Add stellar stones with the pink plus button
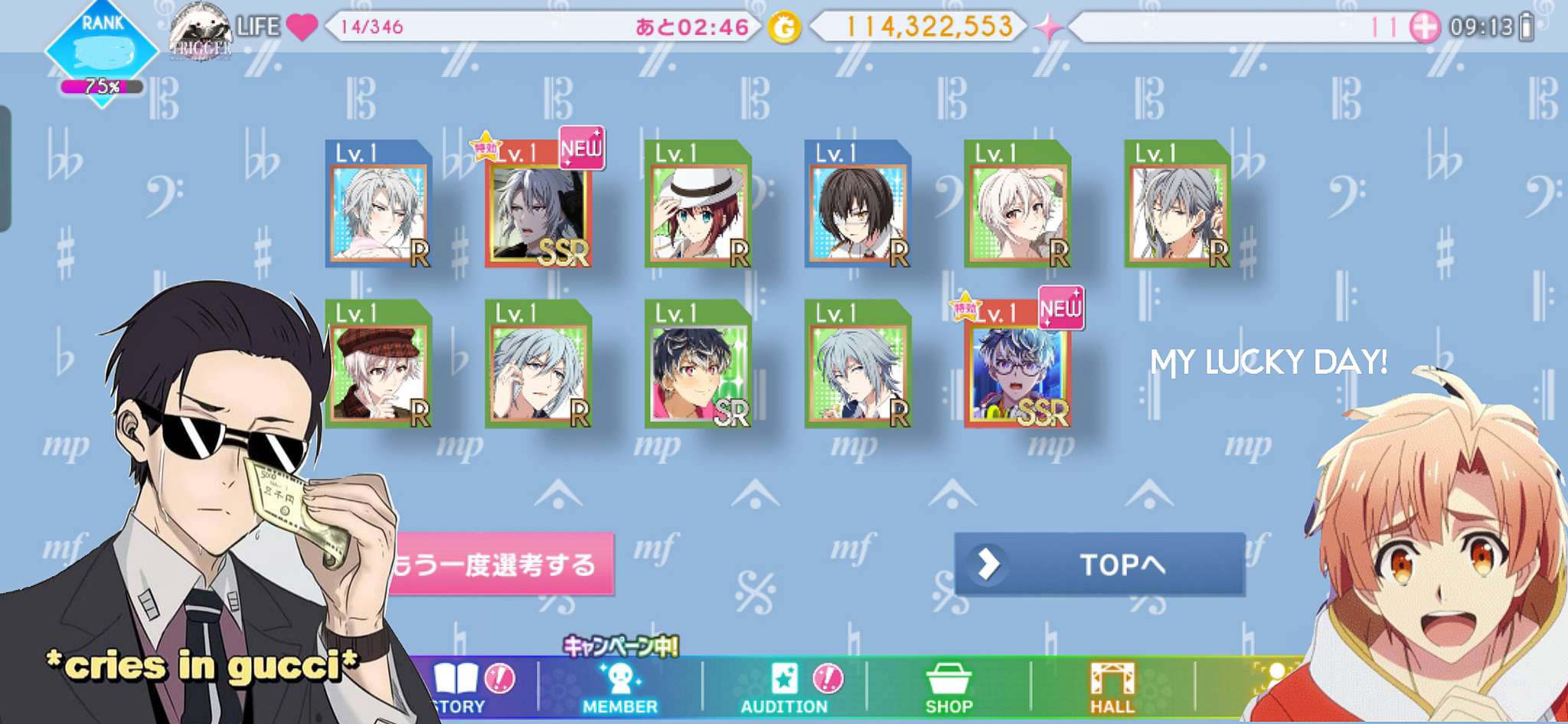Screen dimensions: 1568x724 tap(1424, 28)
